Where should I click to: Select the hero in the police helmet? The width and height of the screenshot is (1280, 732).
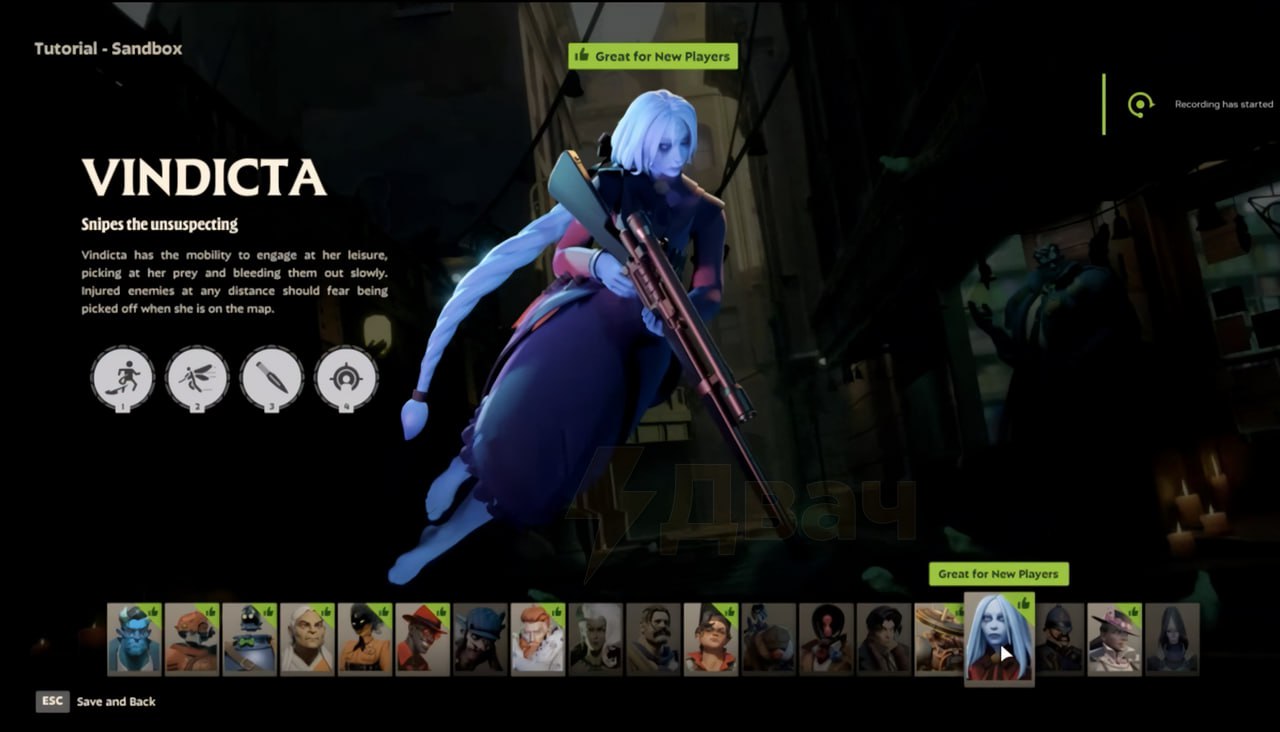click(x=1058, y=639)
